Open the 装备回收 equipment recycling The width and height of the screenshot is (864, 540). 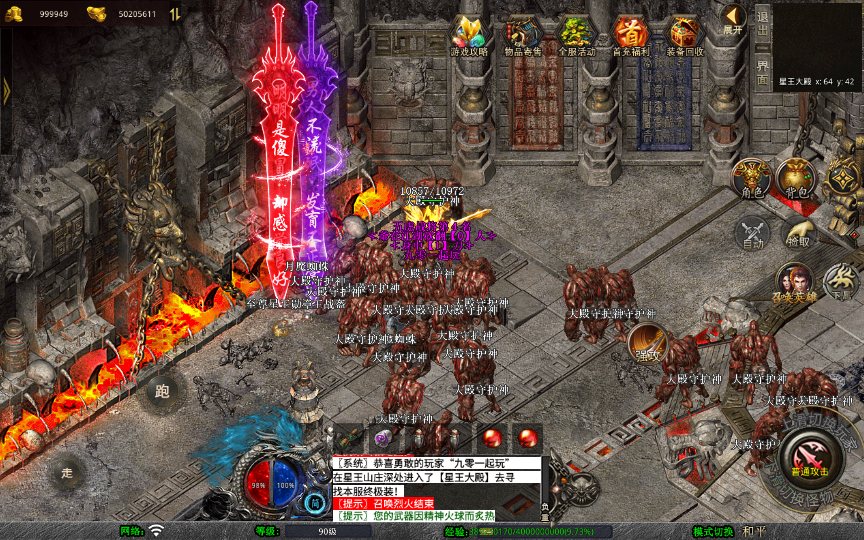[685, 36]
